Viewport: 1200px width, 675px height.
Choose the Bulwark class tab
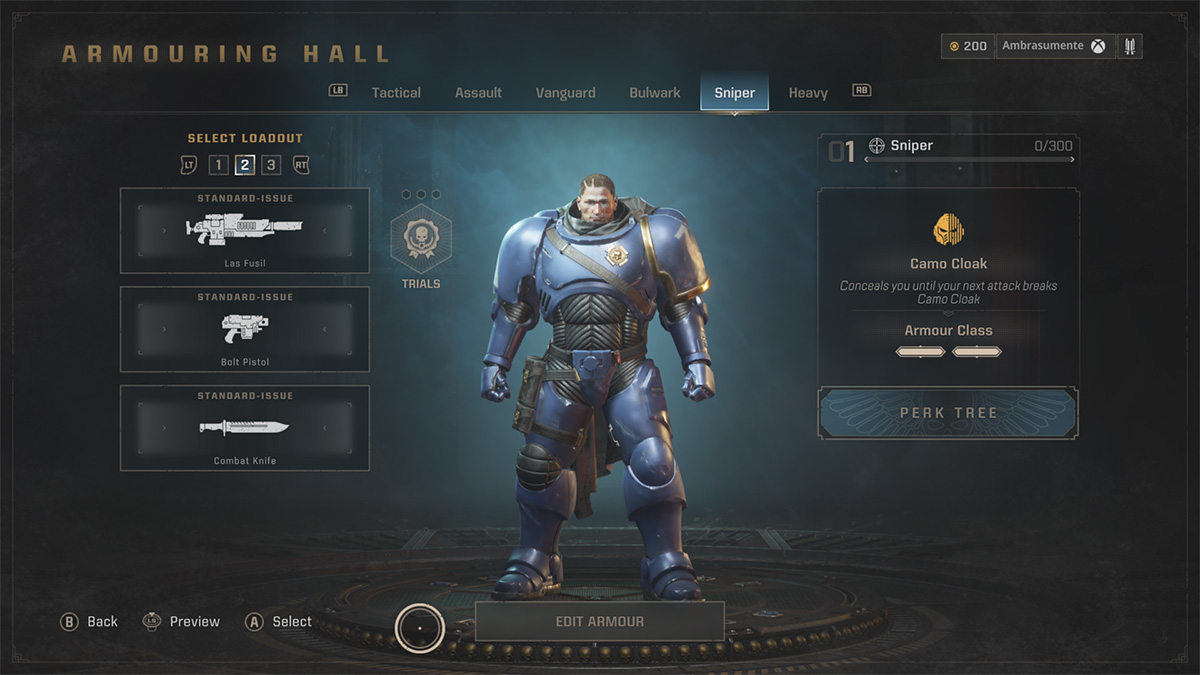pos(655,93)
